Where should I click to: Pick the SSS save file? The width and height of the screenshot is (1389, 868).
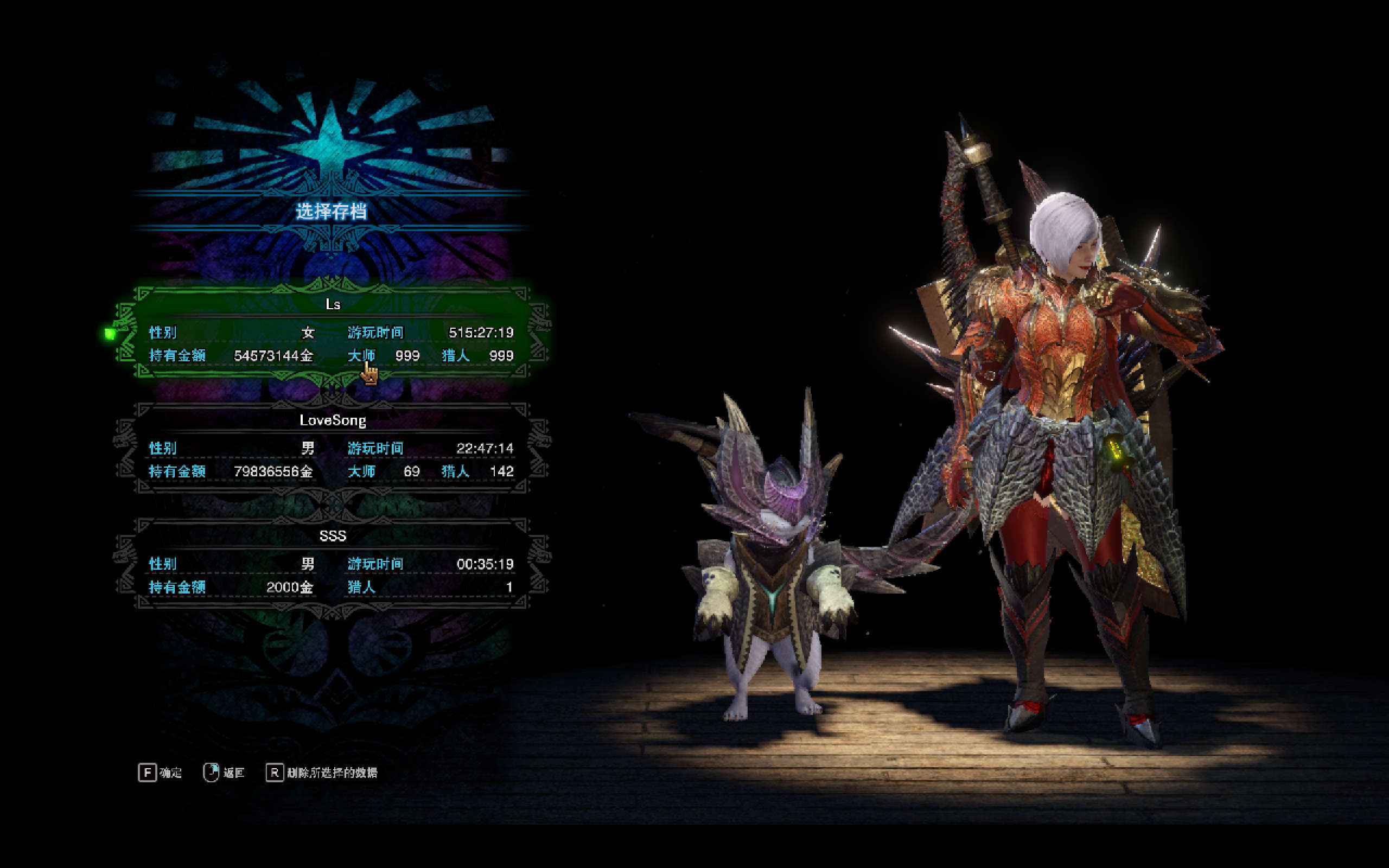[x=332, y=564]
